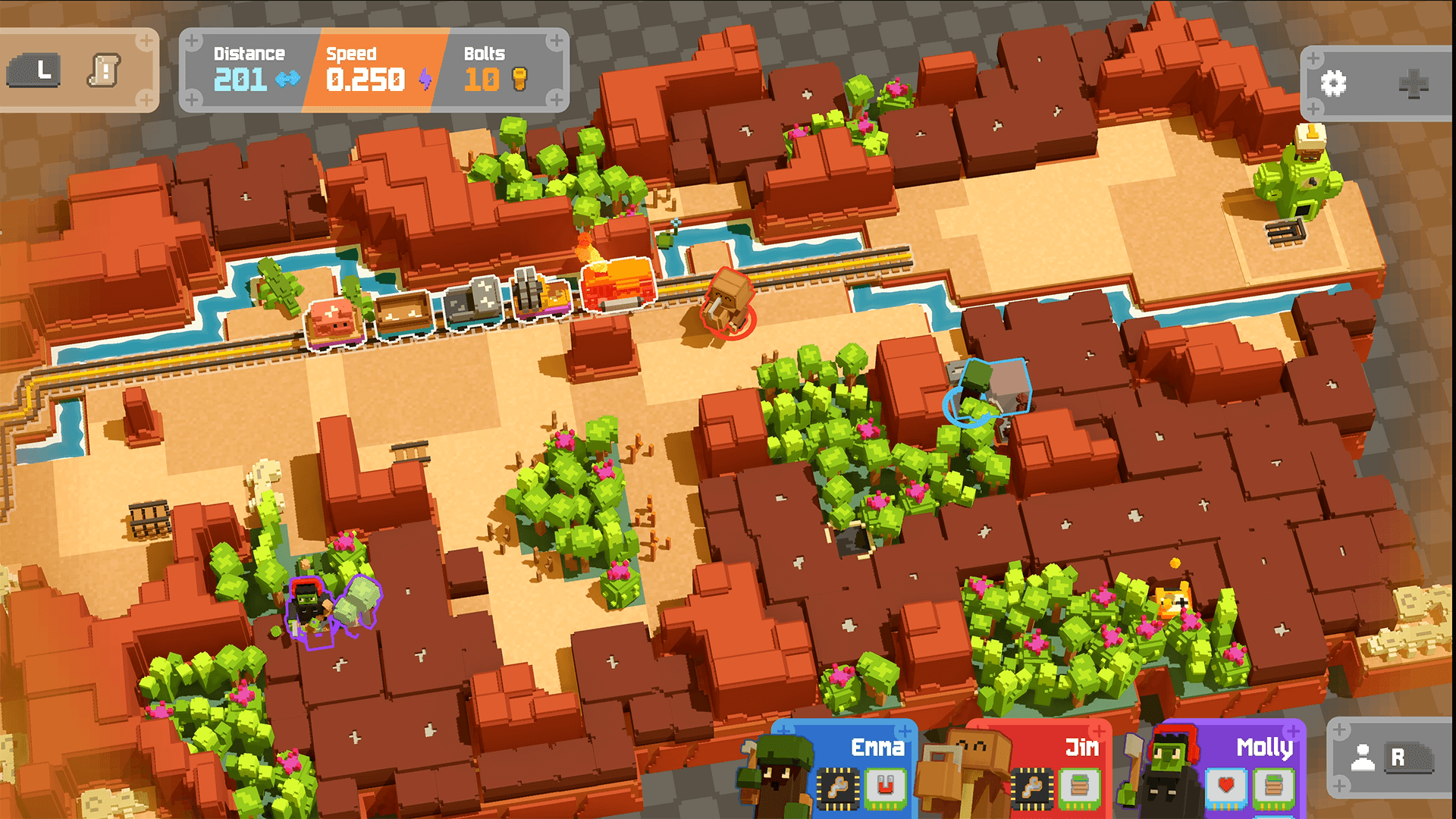This screenshot has height=819, width=1456.
Task: Click the white player silhouette icon
Action: point(1362,757)
